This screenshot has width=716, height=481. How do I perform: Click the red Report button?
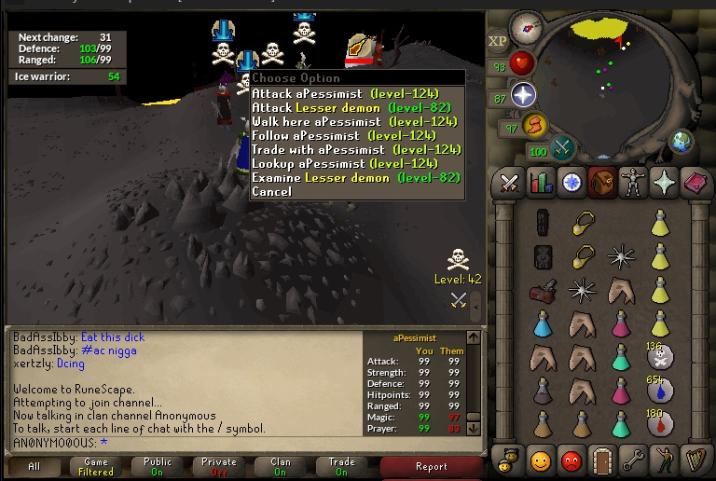(x=431, y=466)
